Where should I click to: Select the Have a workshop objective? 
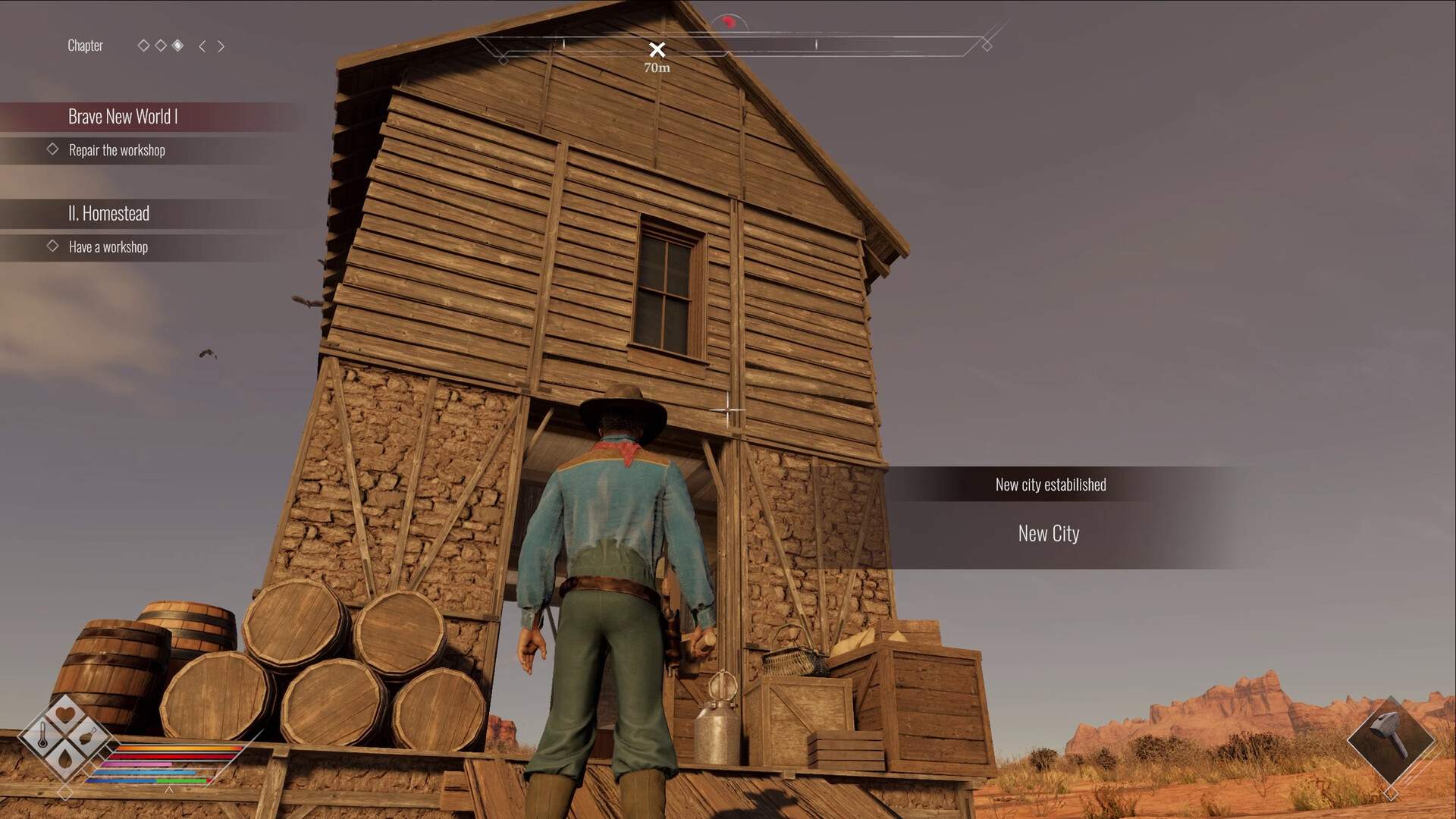(x=108, y=247)
